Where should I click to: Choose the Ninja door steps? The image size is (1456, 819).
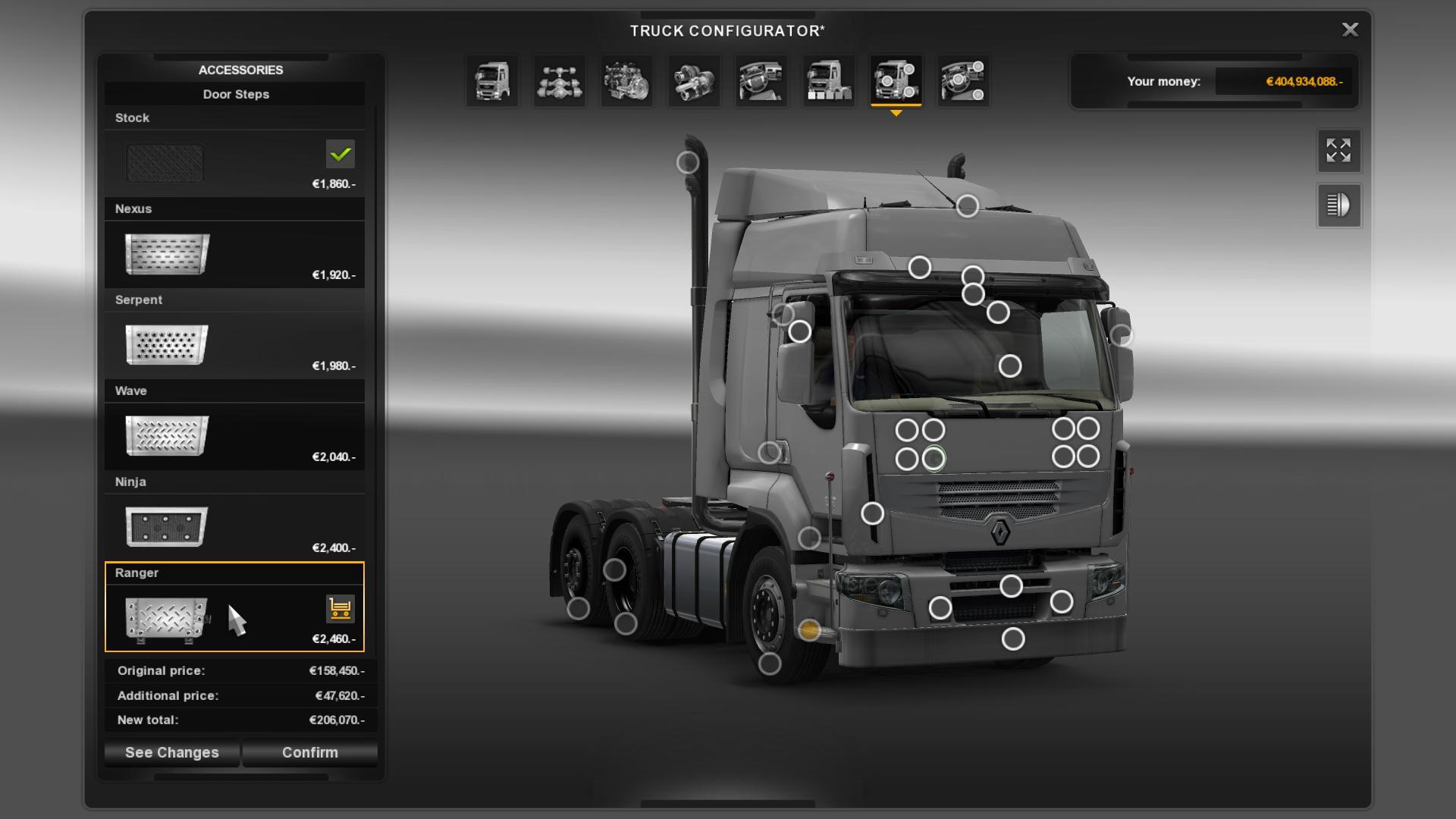pyautogui.click(x=234, y=526)
